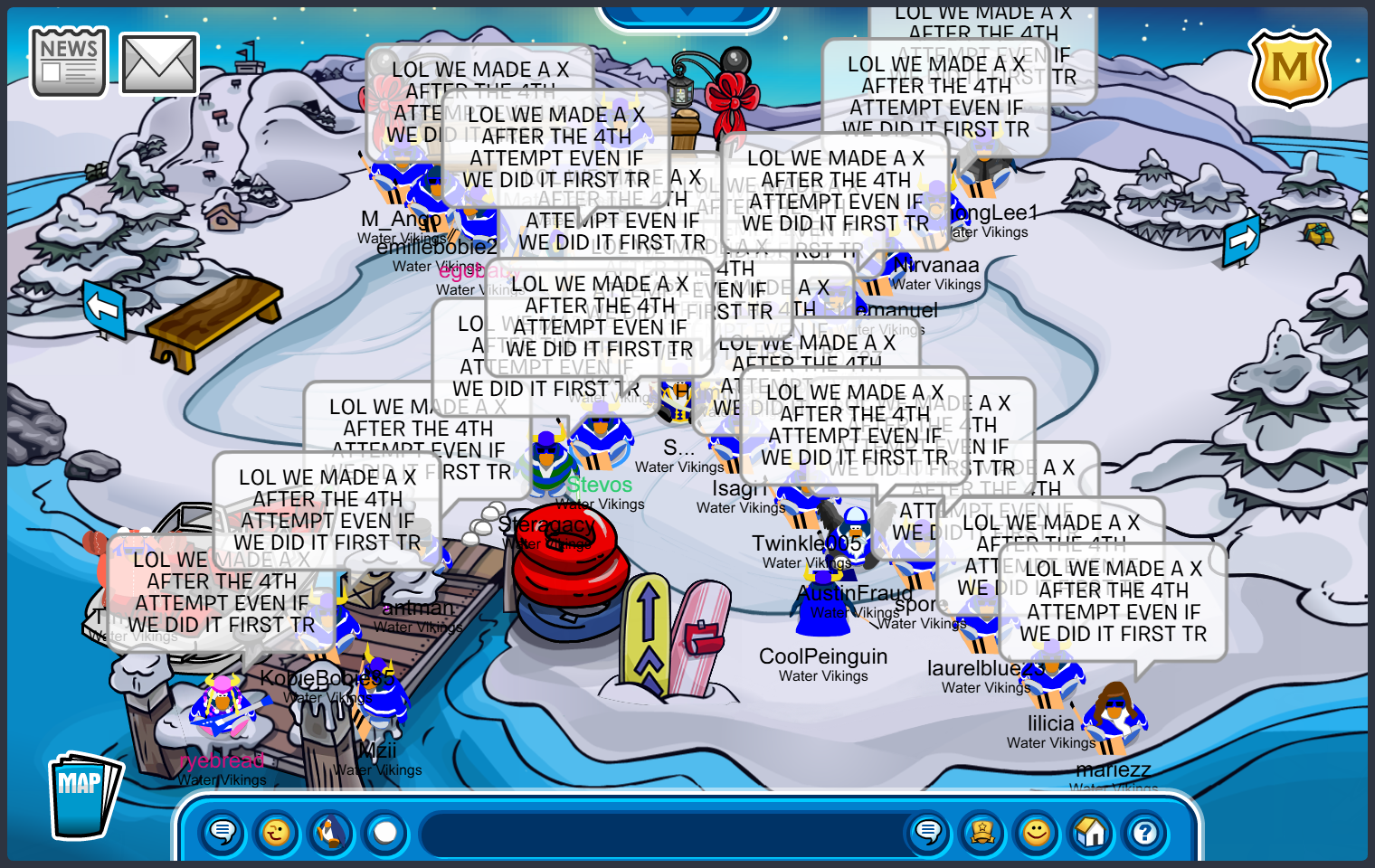This screenshot has height=868, width=1375.
Task: Open the safe chat speech bubble menu
Action: coord(223,832)
